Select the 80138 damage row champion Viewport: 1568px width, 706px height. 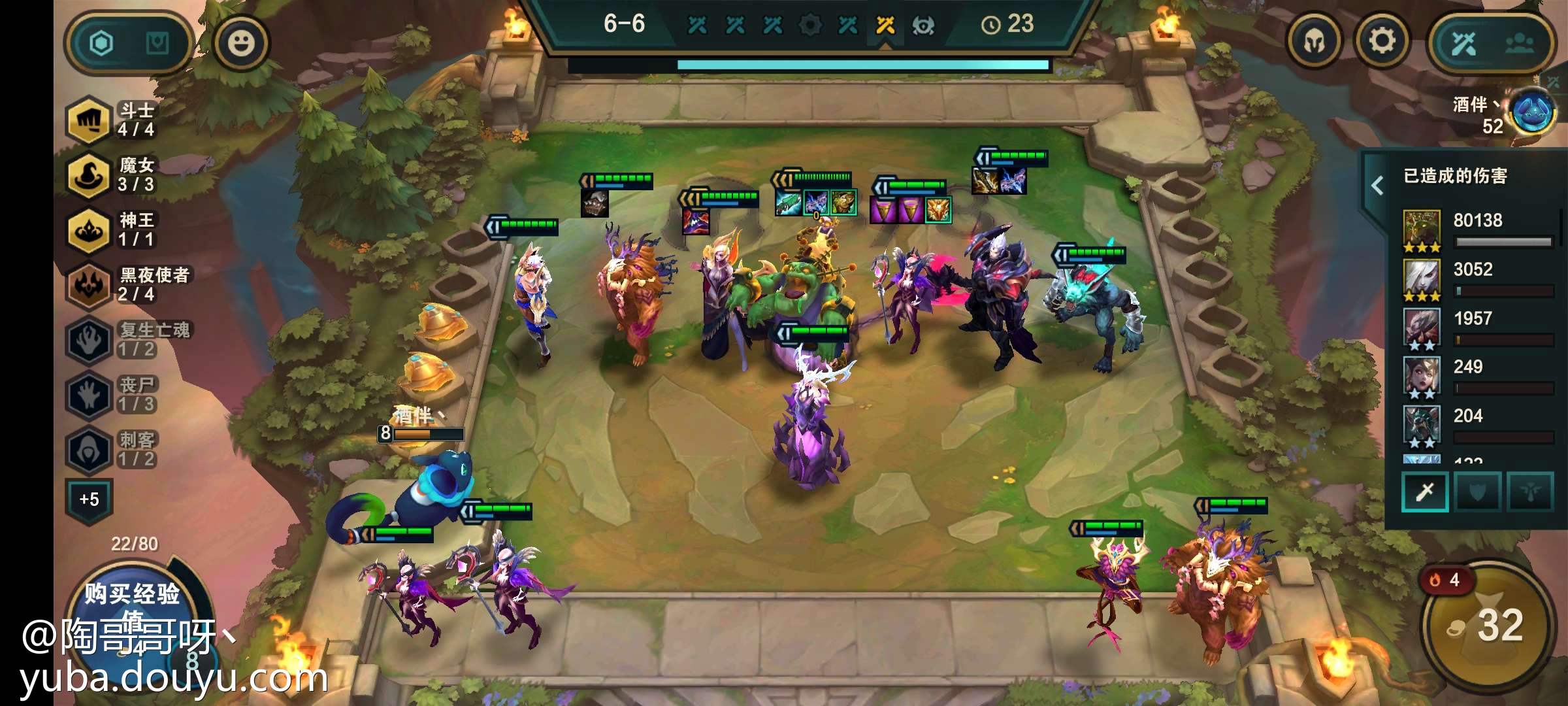1422,230
